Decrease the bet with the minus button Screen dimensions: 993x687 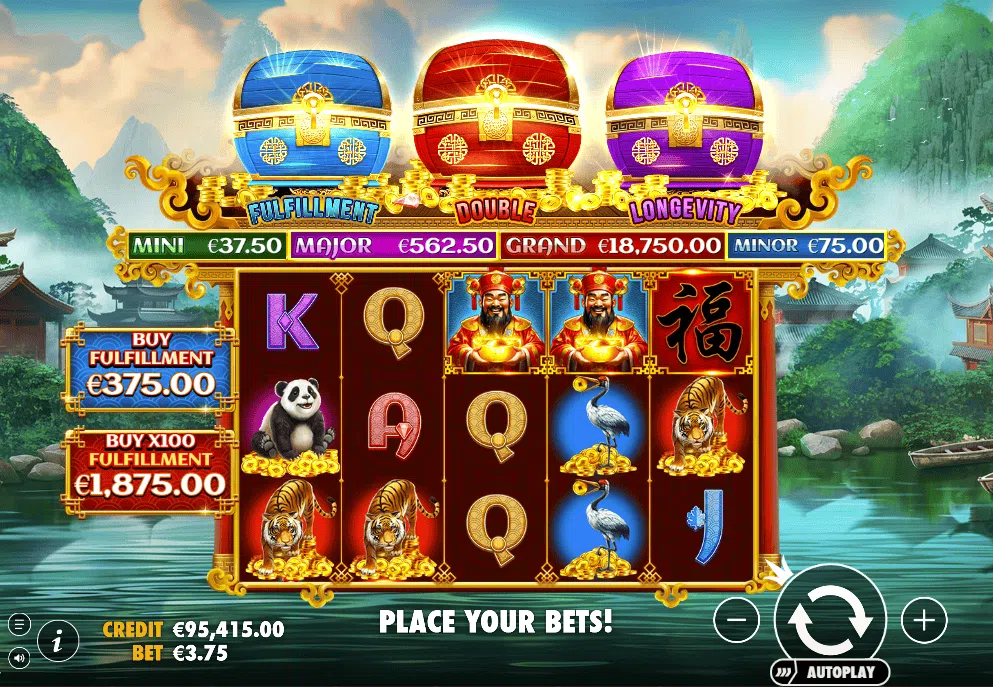737,621
